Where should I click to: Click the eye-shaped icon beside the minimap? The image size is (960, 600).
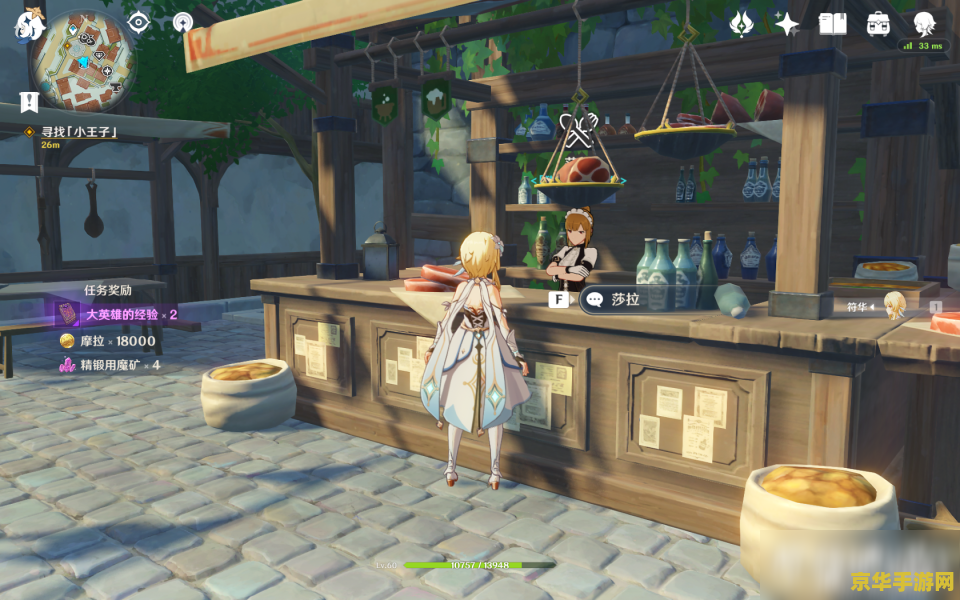(138, 22)
